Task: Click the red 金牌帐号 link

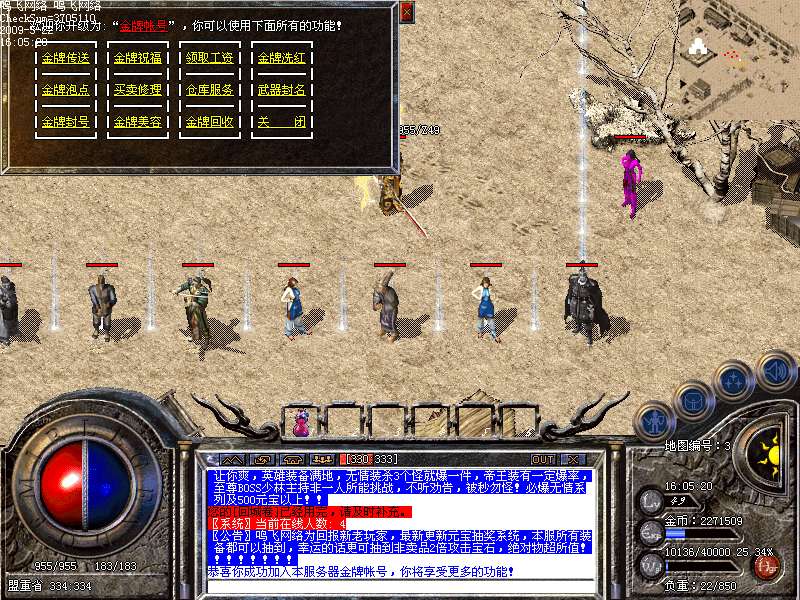Action: pos(145,25)
